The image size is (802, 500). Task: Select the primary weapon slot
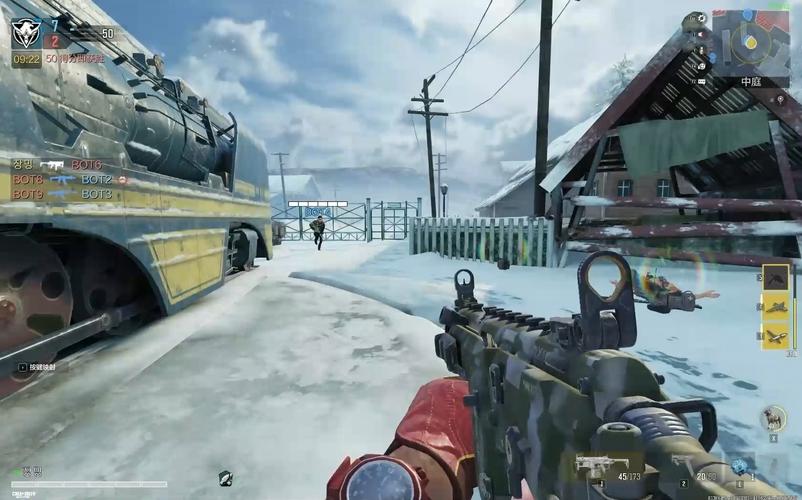597,465
